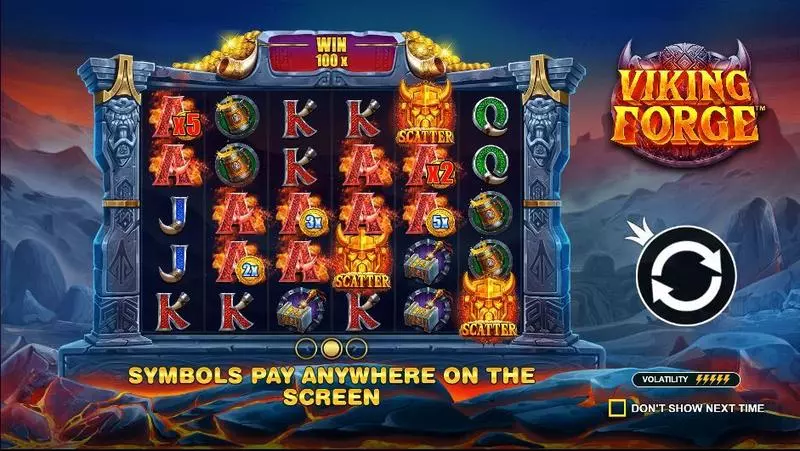Go to the first intro page dot
The image size is (800, 451).
(x=307, y=348)
